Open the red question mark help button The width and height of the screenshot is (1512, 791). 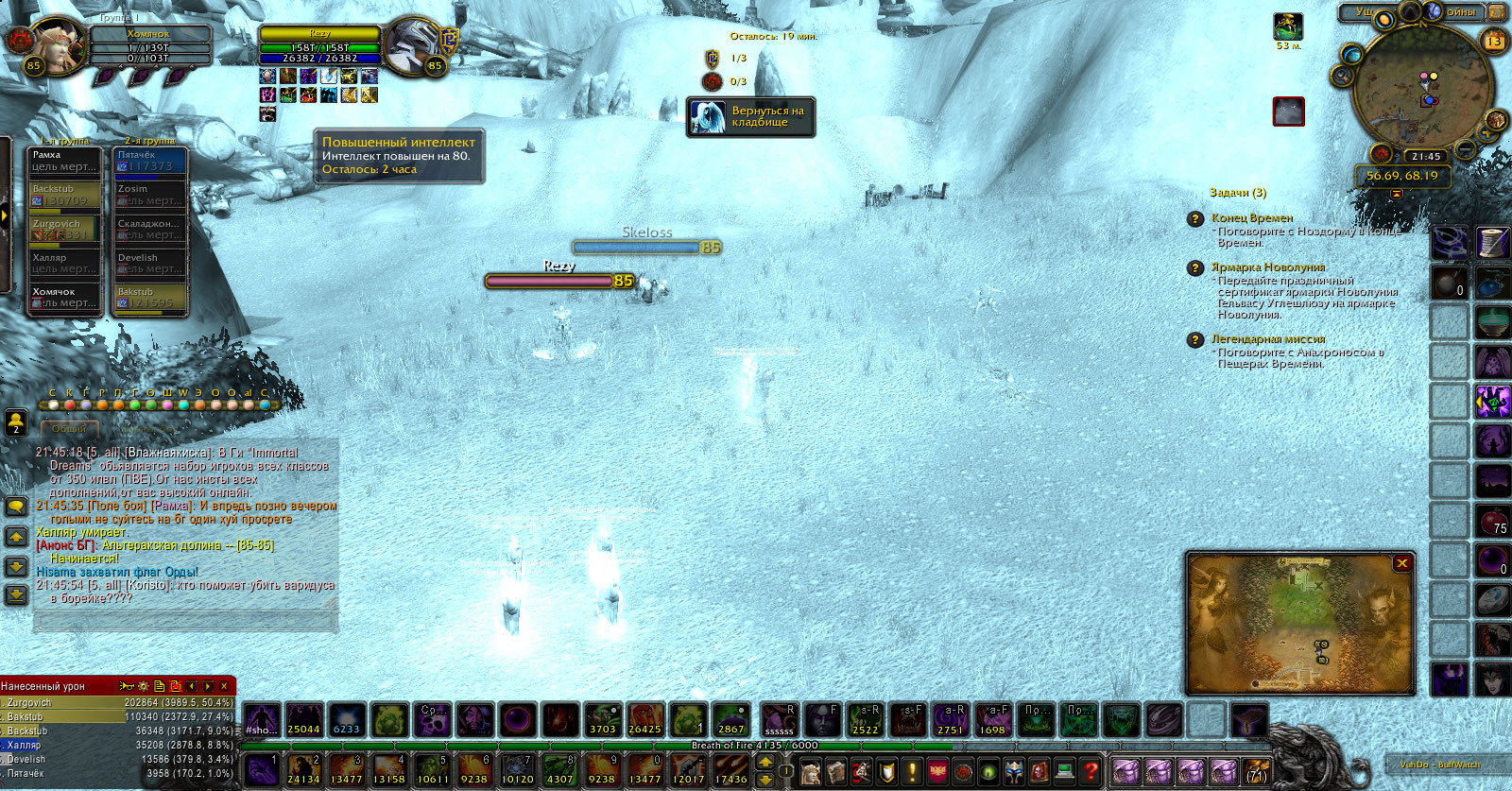(1090, 771)
